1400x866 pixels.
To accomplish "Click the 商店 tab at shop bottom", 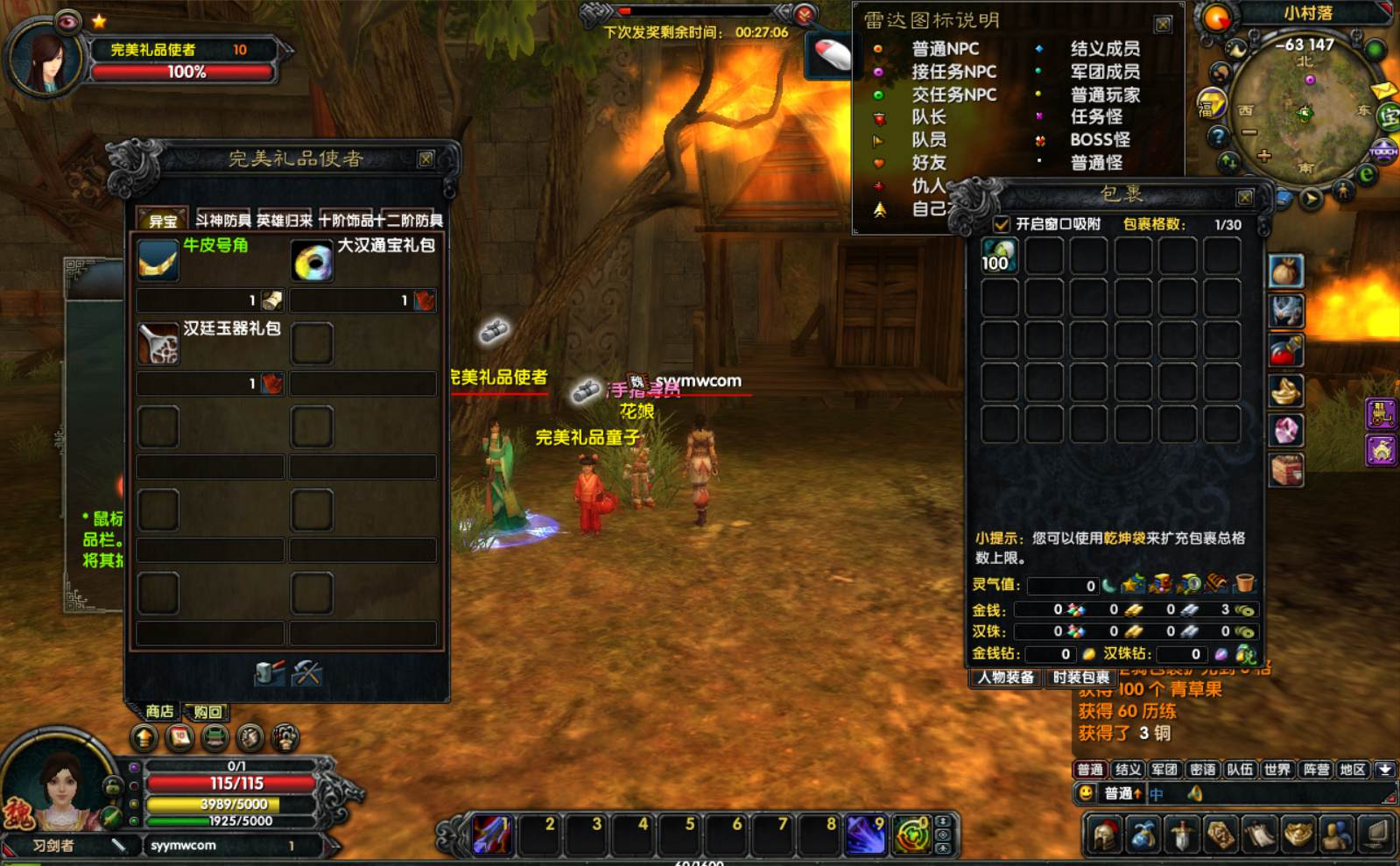I will click(x=159, y=711).
